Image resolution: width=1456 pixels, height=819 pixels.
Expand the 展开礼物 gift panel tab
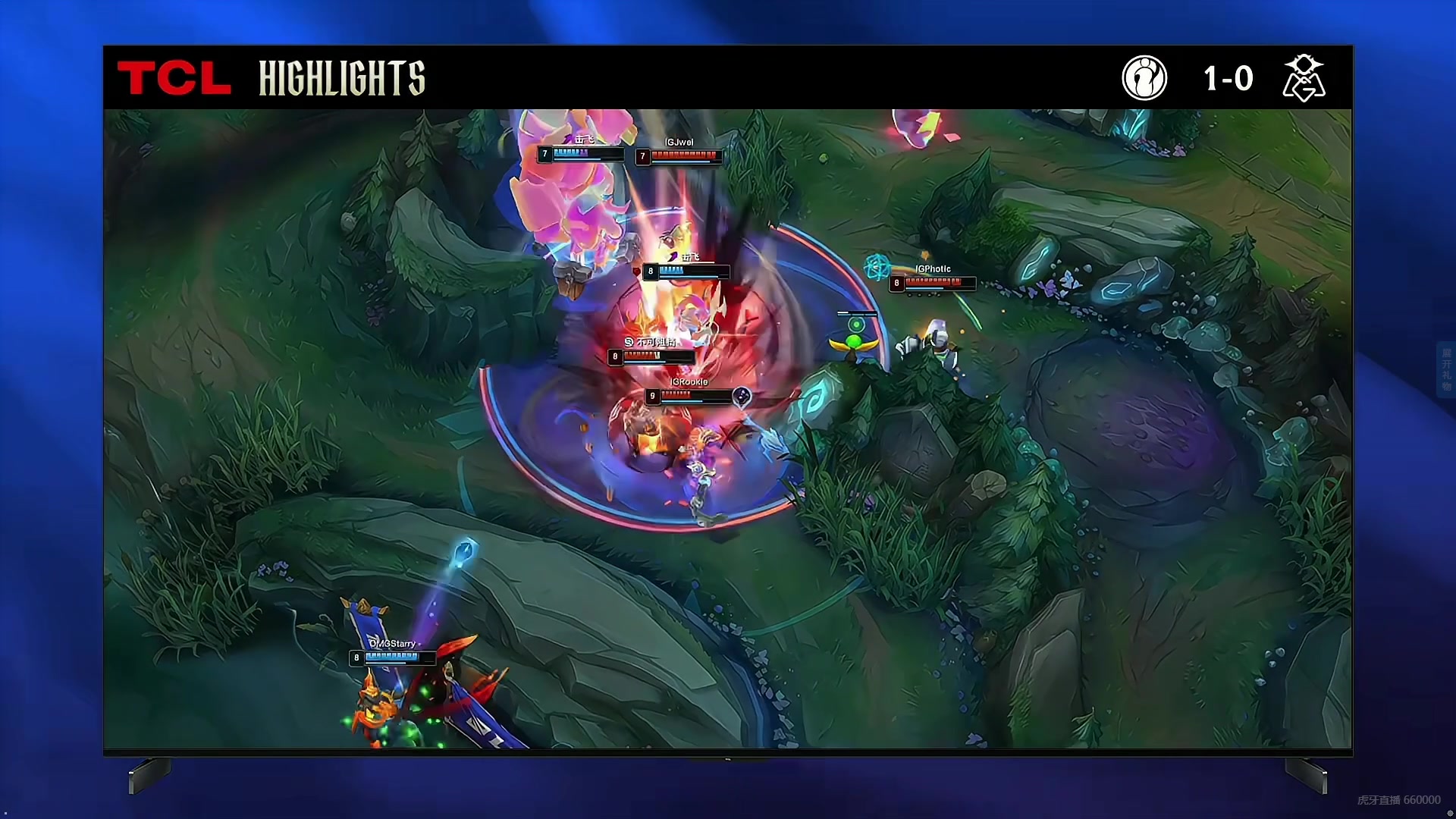[x=1445, y=370]
